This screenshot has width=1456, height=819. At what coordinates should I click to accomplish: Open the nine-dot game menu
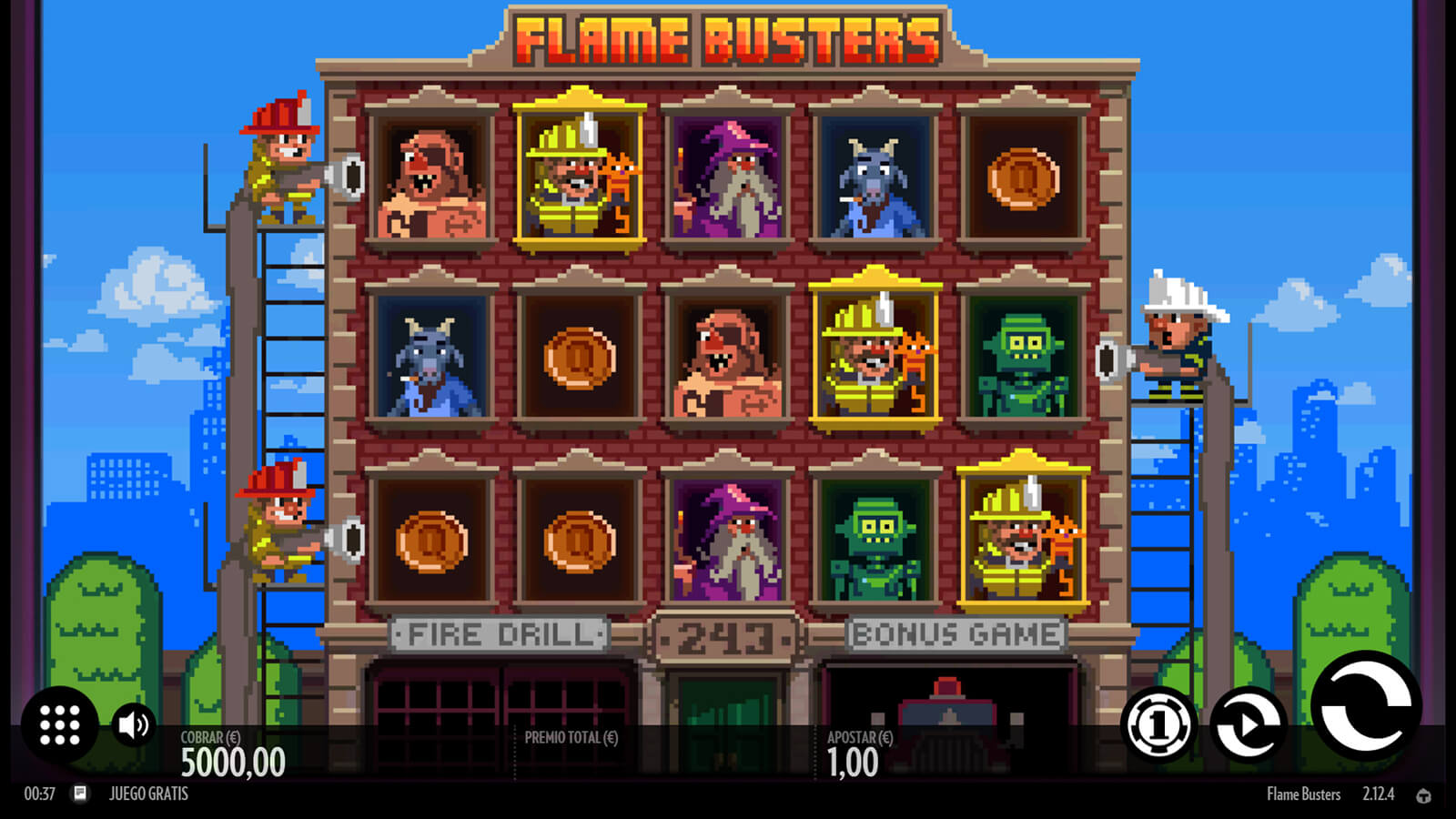click(x=60, y=725)
